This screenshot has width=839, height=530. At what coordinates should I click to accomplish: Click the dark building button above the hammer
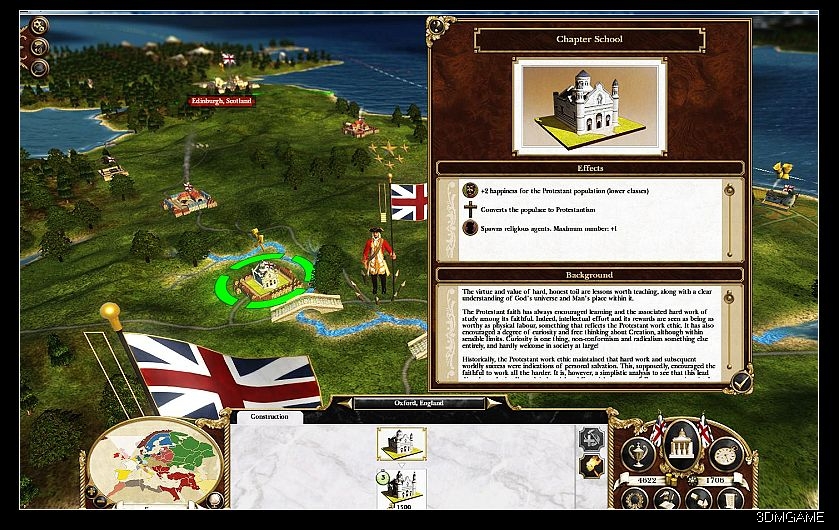click(592, 438)
